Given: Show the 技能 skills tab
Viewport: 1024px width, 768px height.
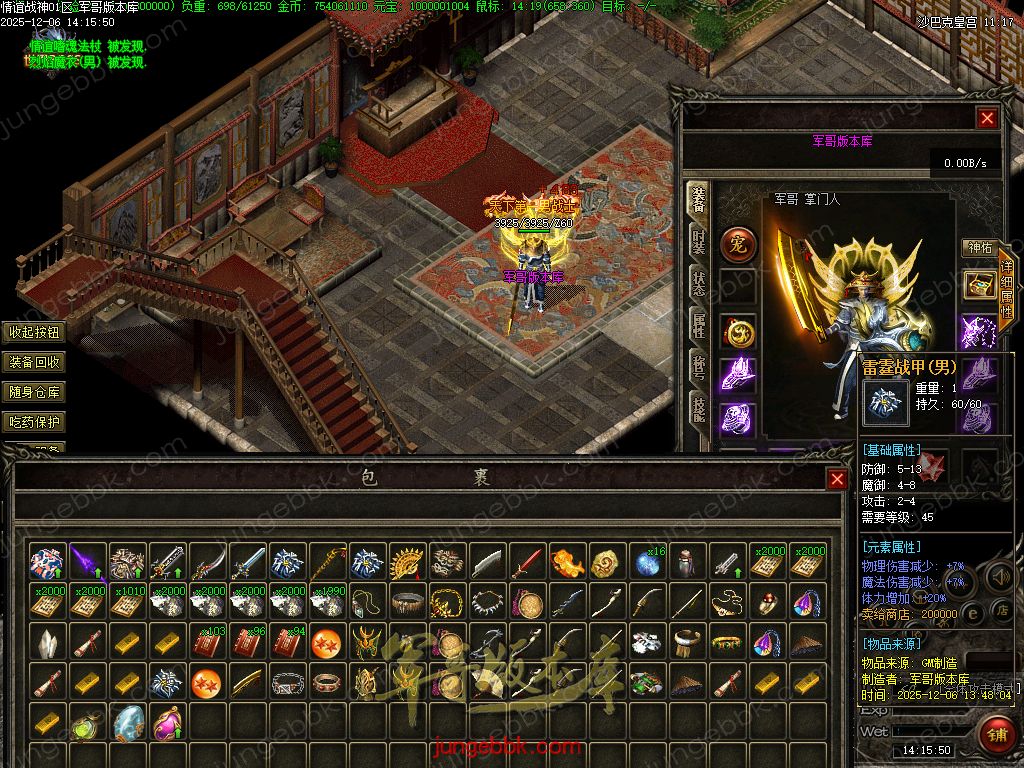Looking at the screenshot, I should coord(699,406).
